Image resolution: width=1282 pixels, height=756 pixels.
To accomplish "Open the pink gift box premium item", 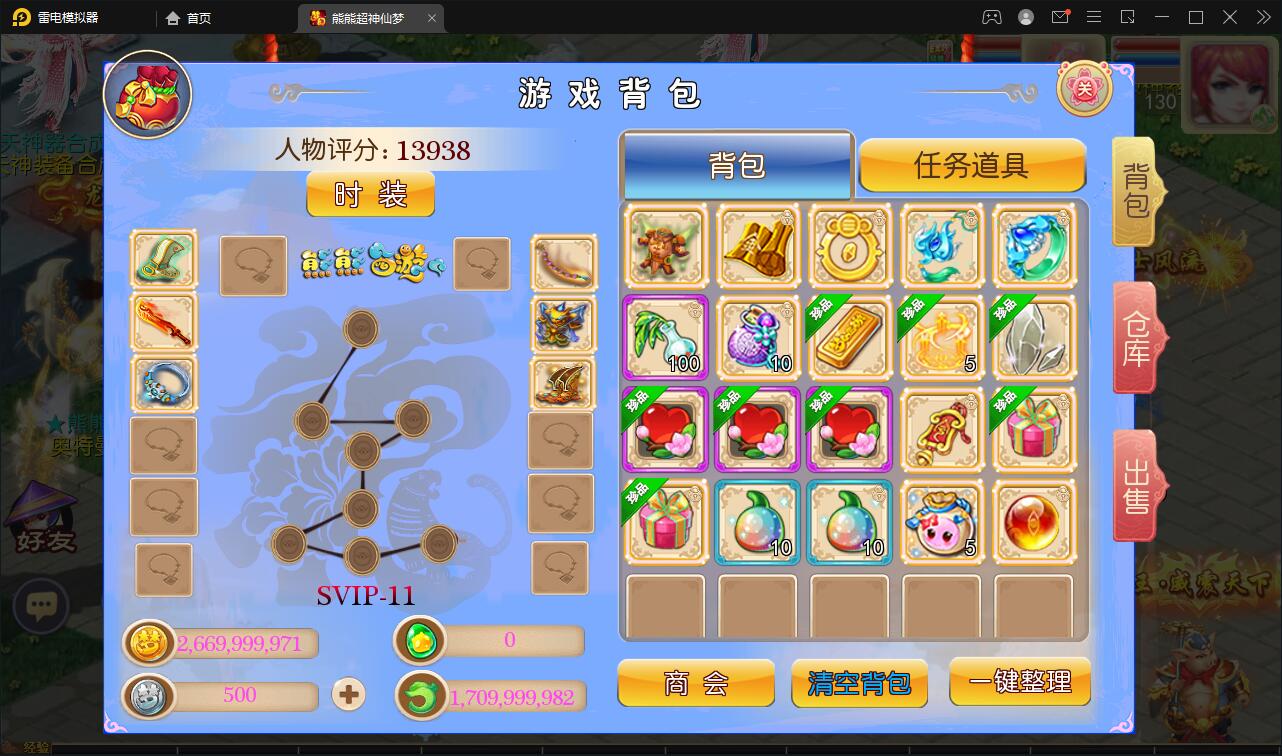I will 1034,428.
